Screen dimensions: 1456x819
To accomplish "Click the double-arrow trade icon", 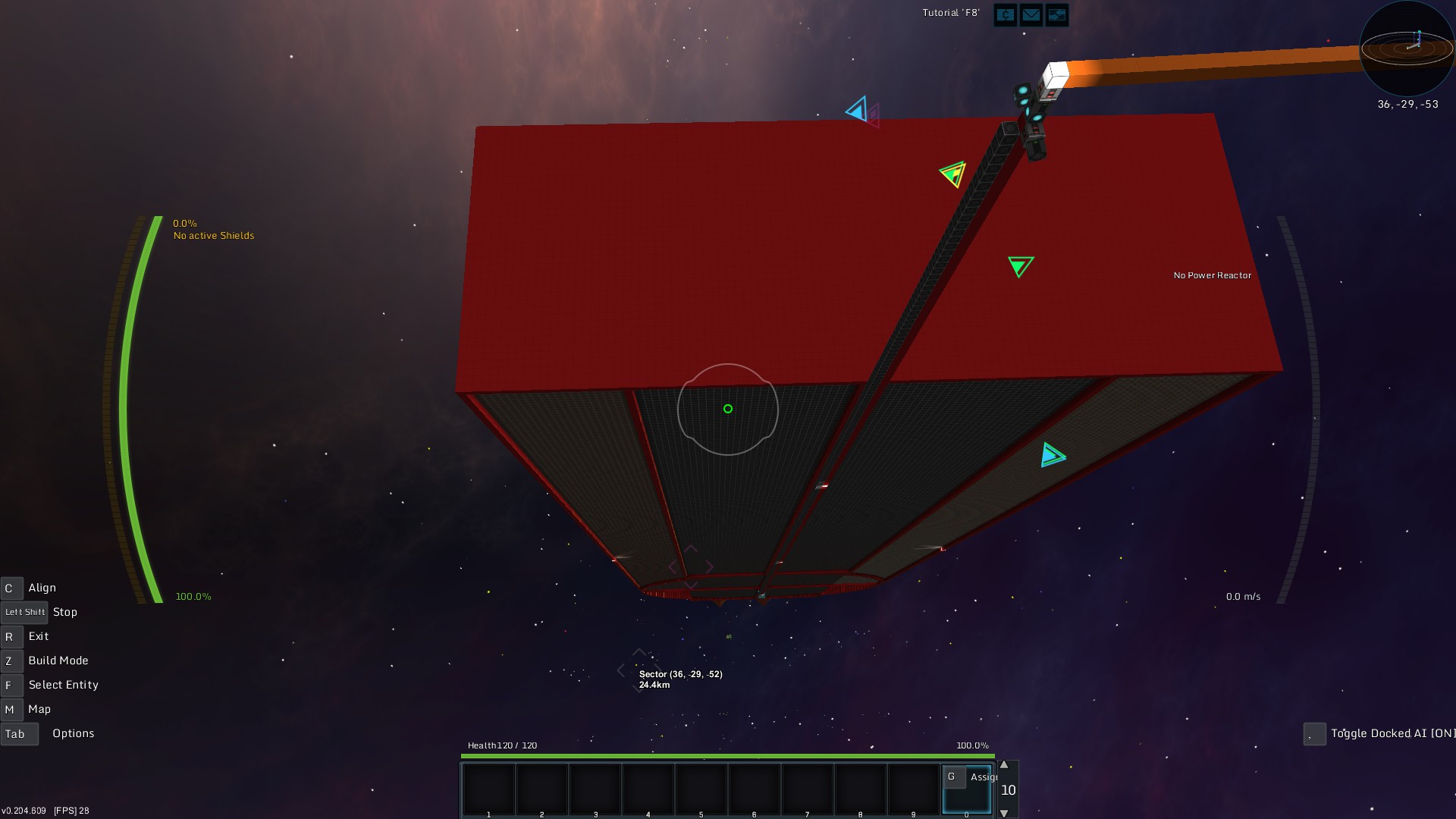I will pyautogui.click(x=1056, y=15).
